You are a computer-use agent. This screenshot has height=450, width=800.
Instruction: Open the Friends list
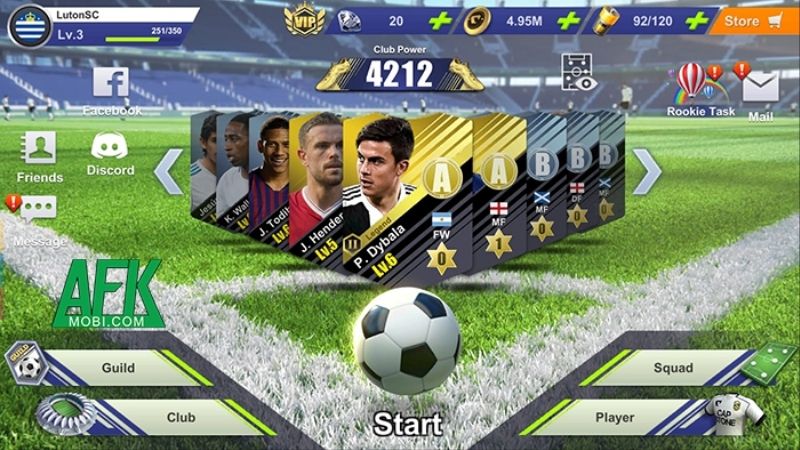coord(40,155)
